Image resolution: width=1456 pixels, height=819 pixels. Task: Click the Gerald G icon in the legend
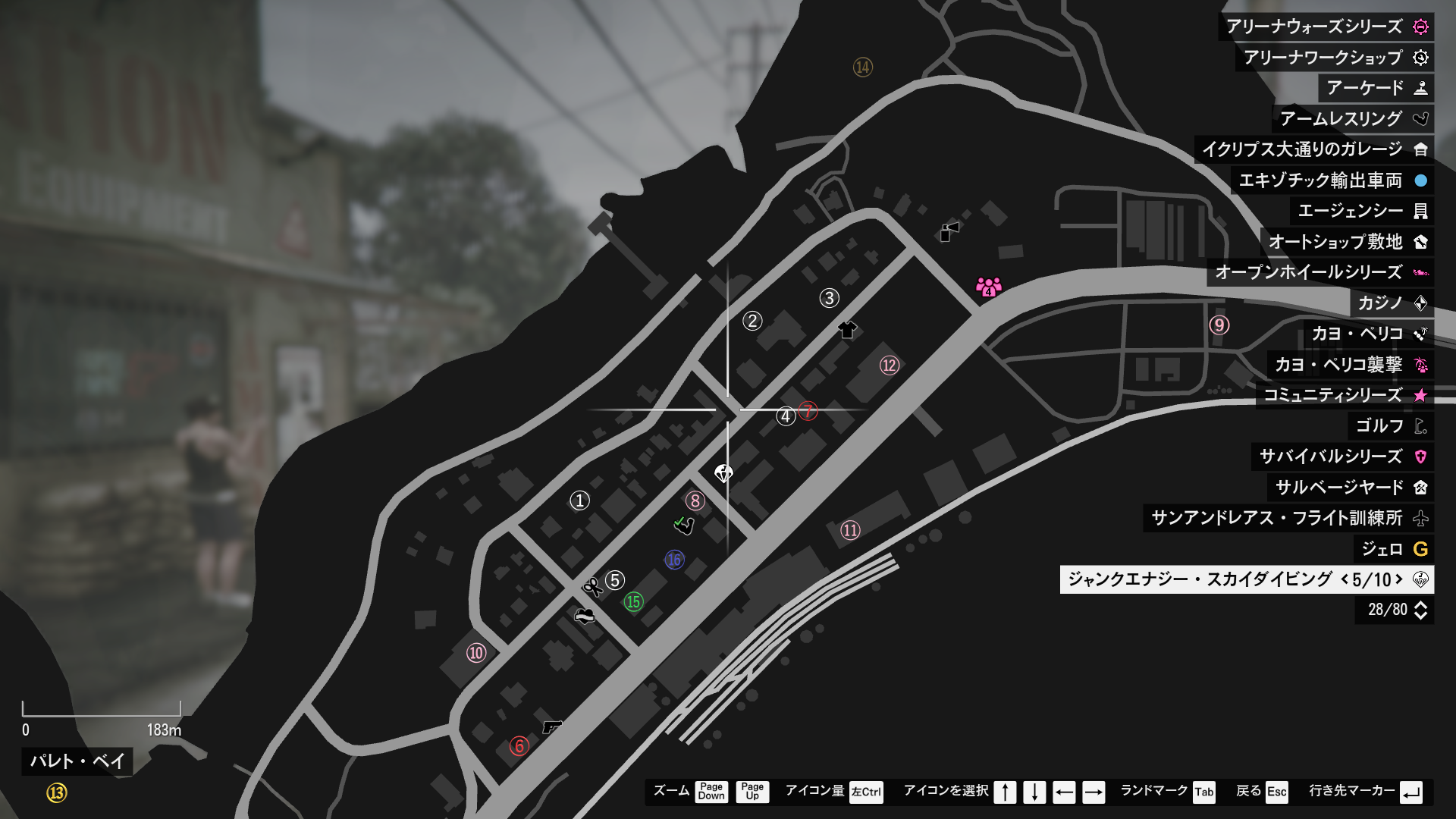coord(1422,550)
